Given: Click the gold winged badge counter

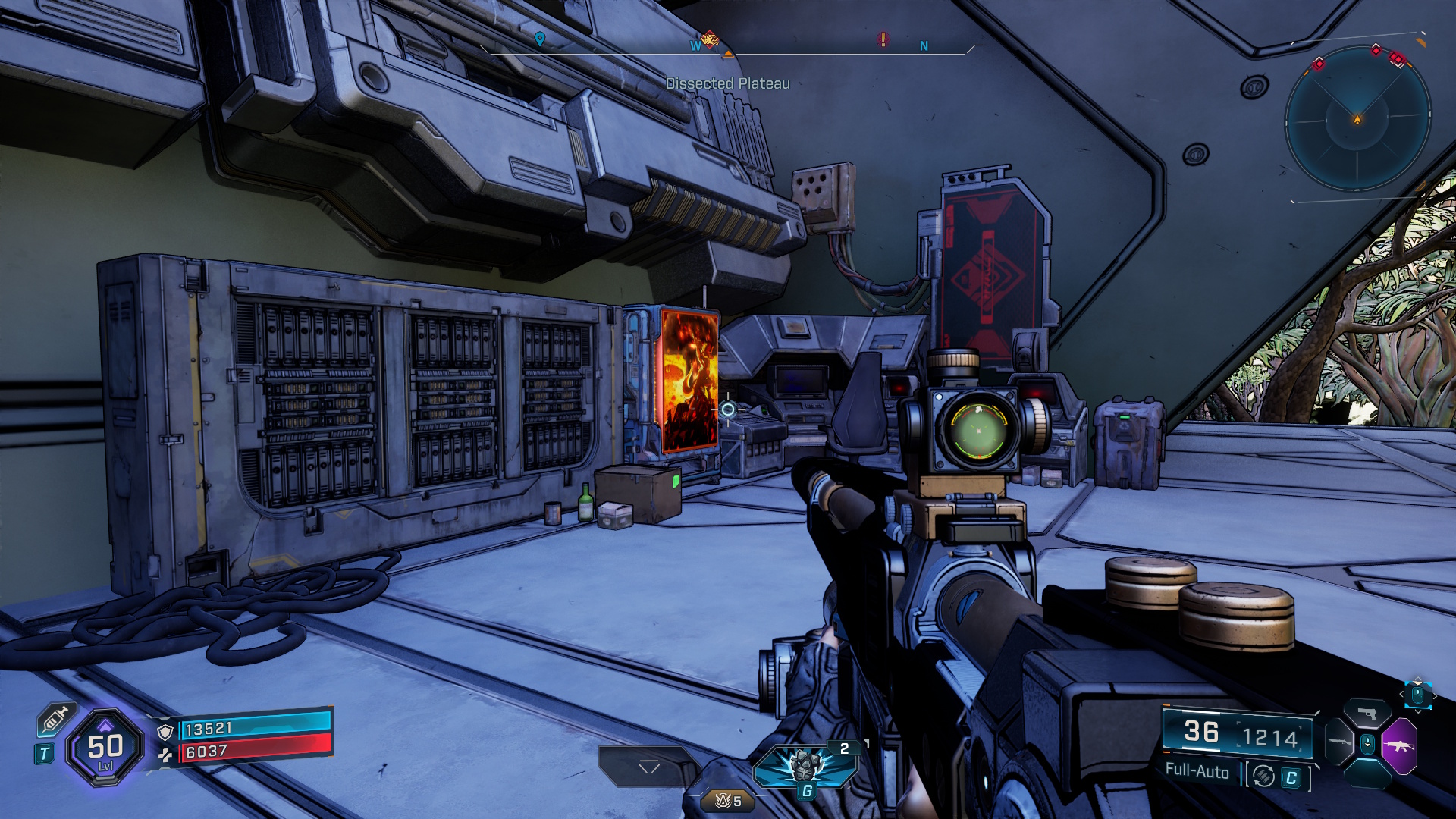Looking at the screenshot, I should (x=728, y=801).
